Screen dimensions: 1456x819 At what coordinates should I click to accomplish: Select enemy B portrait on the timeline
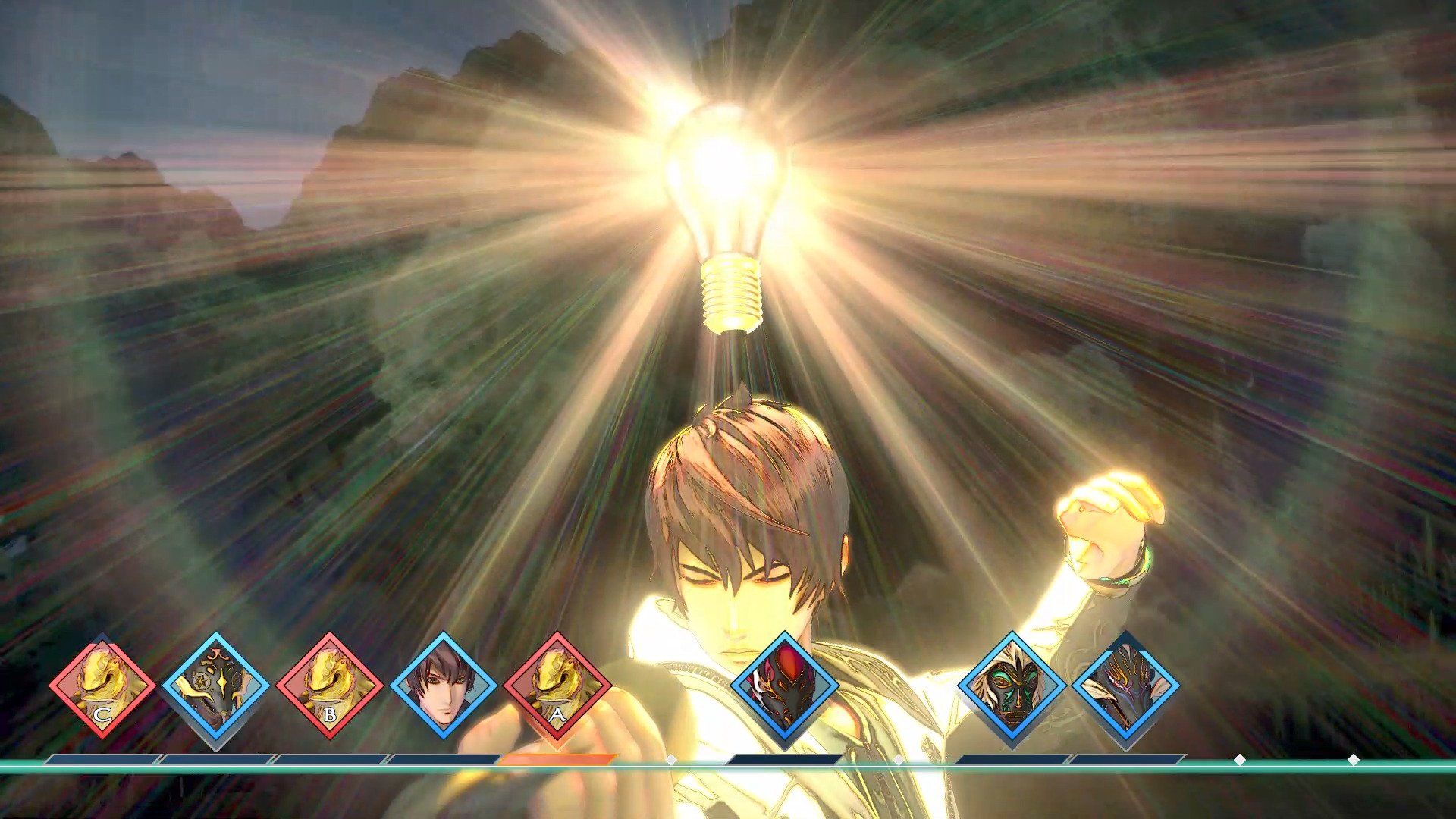pyautogui.click(x=330, y=686)
